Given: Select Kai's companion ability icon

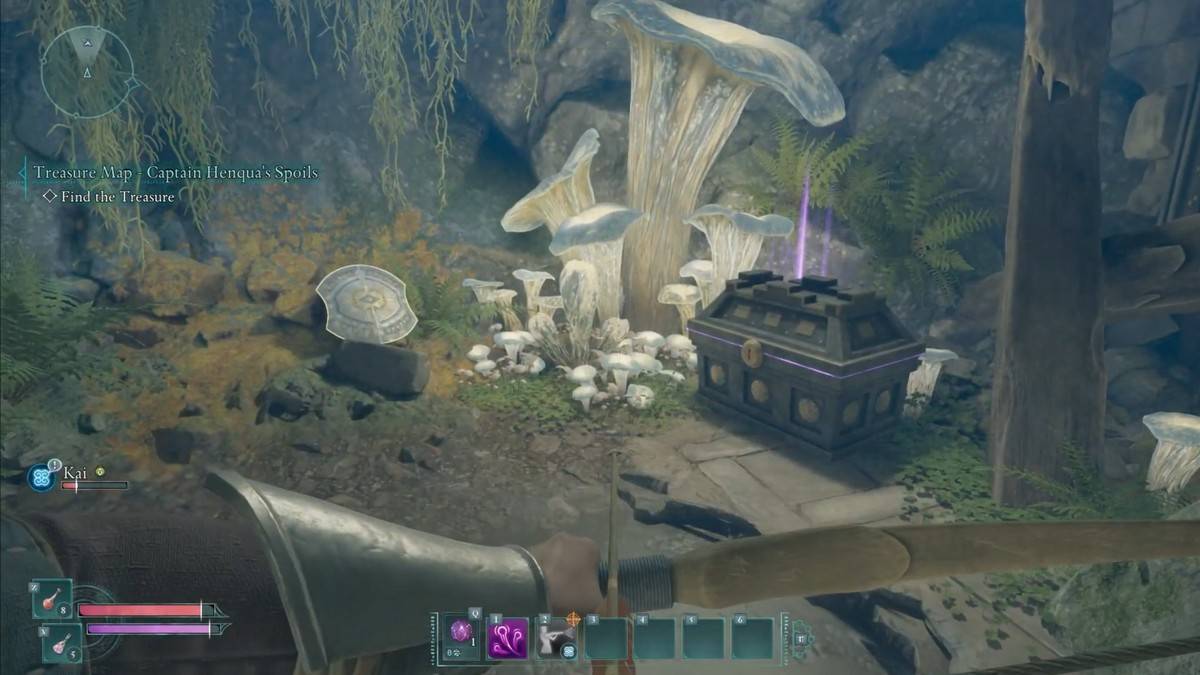Looking at the screenshot, I should click(x=41, y=476).
